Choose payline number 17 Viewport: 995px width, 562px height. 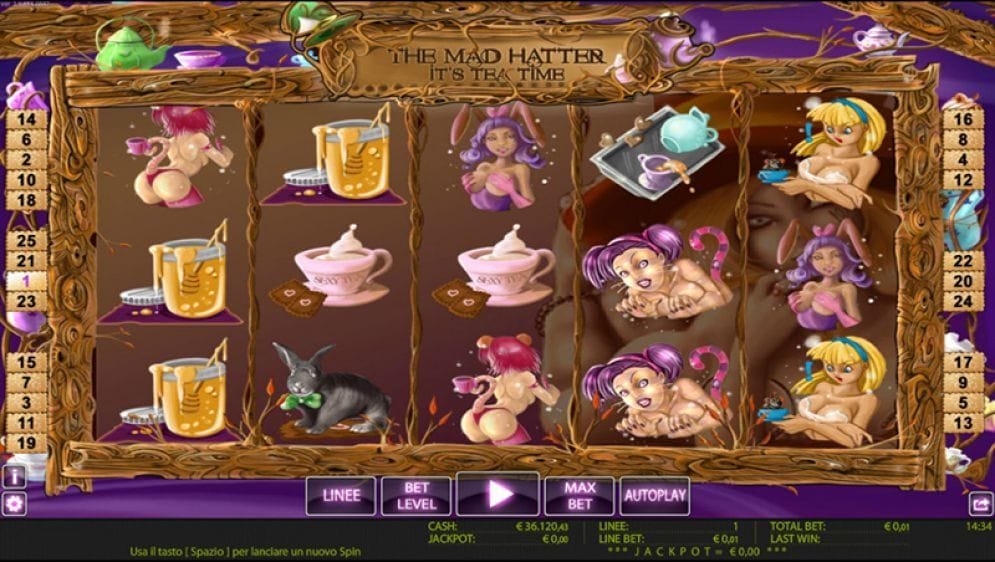tap(963, 362)
